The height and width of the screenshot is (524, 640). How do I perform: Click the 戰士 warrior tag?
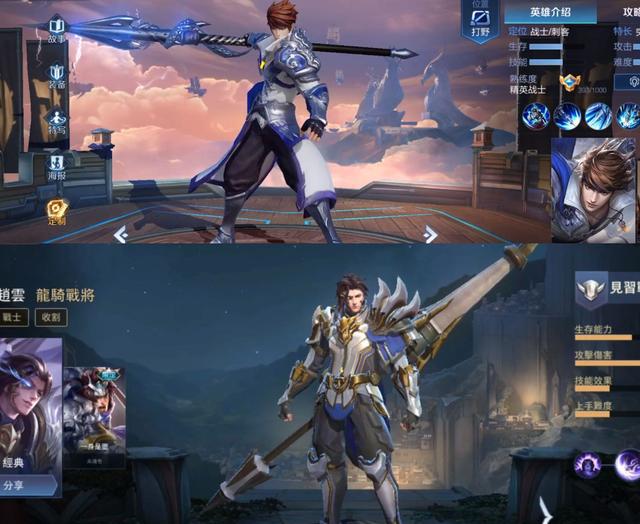[13, 318]
